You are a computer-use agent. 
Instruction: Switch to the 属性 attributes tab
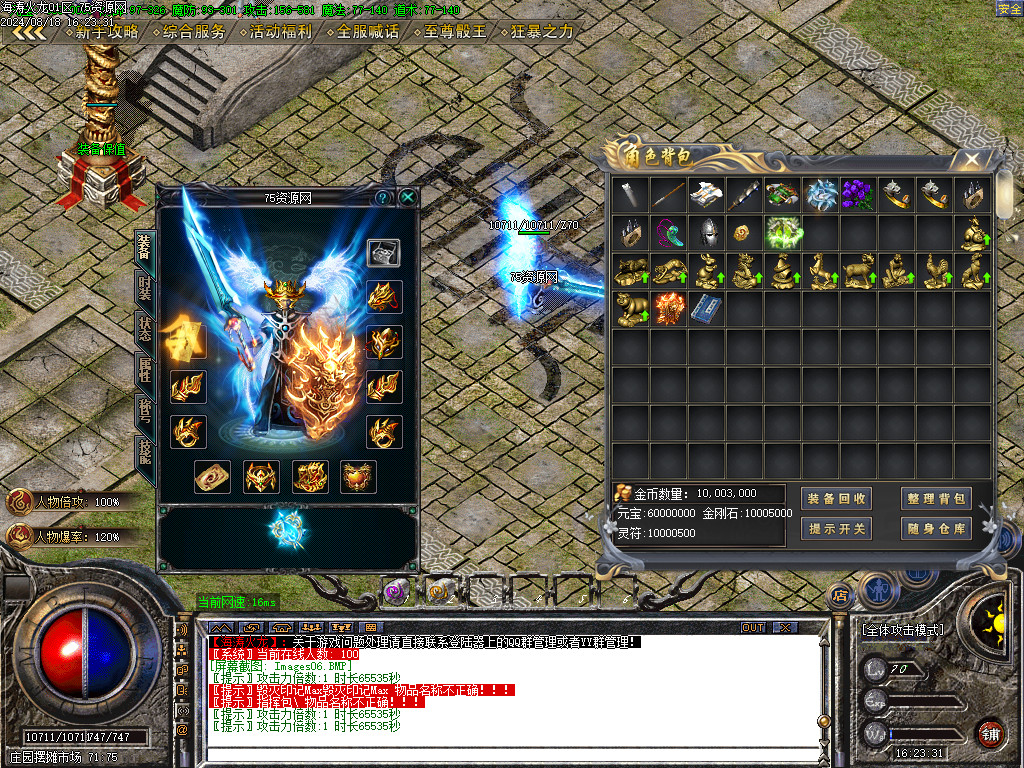pyautogui.click(x=145, y=371)
